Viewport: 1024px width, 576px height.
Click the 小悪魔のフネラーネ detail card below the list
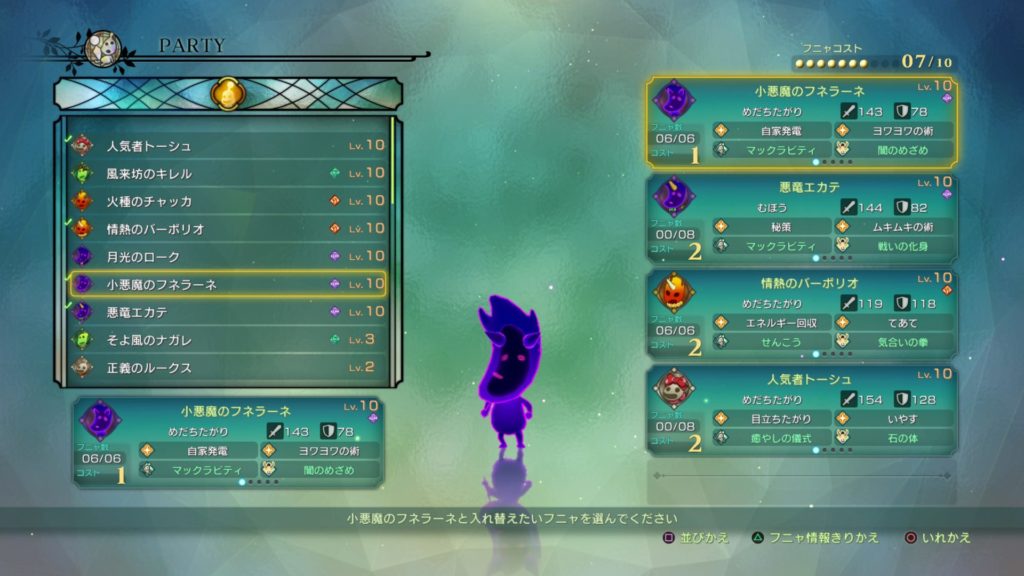(229, 442)
